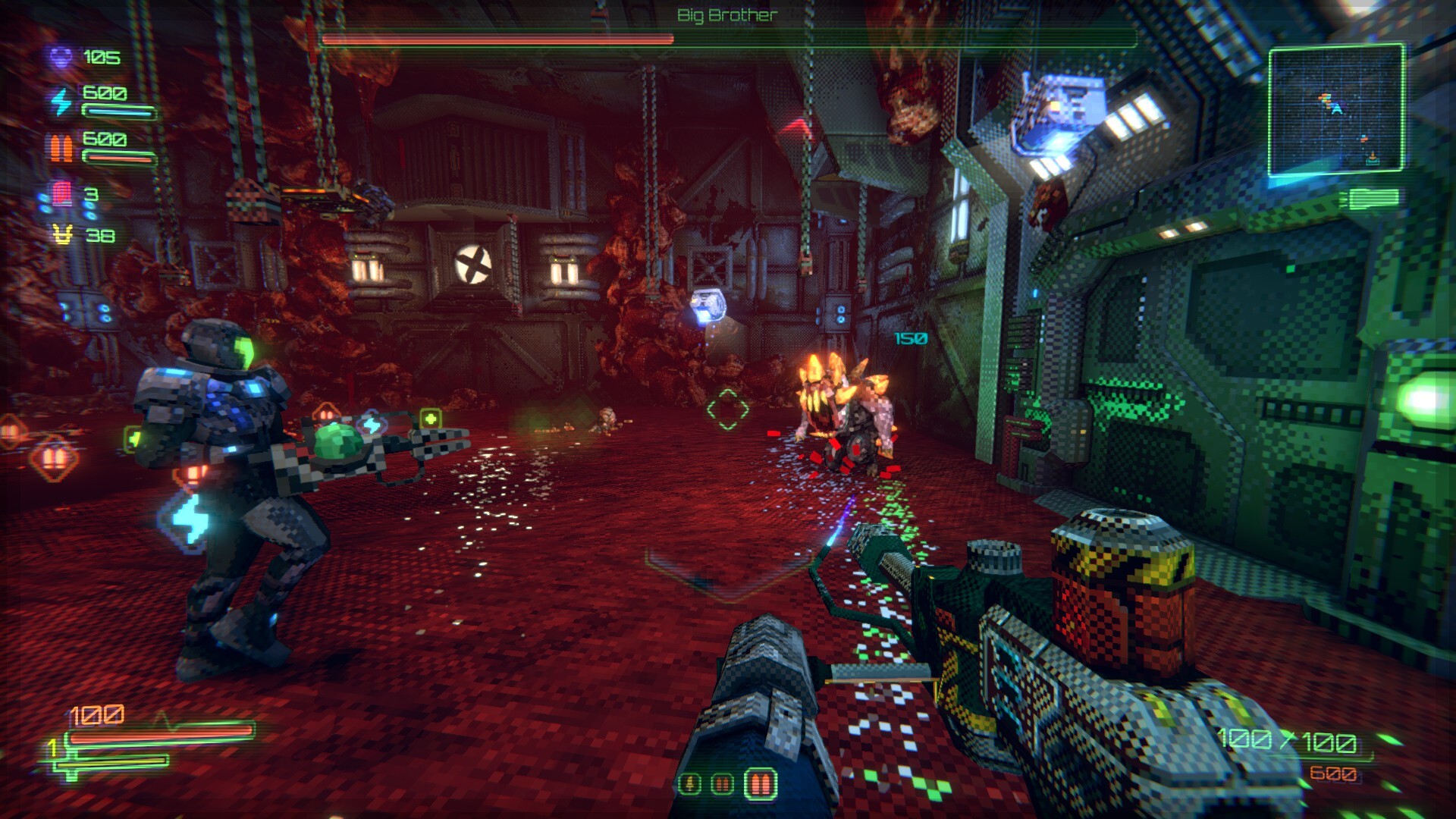Select the red keycard icon showing 3
Screen dimensions: 1456x819
tap(61, 194)
